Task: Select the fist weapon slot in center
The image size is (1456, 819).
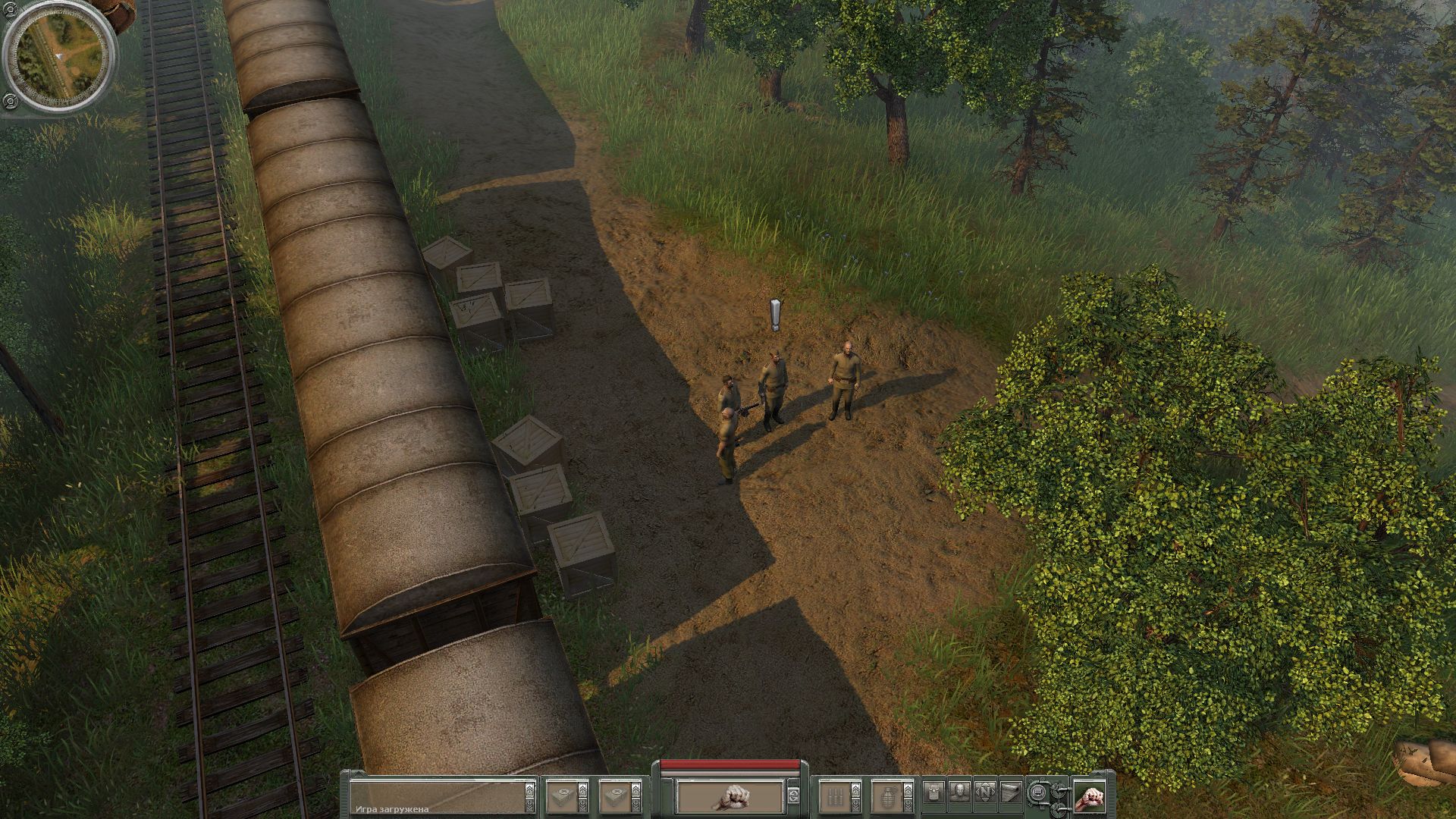Action: (x=730, y=796)
